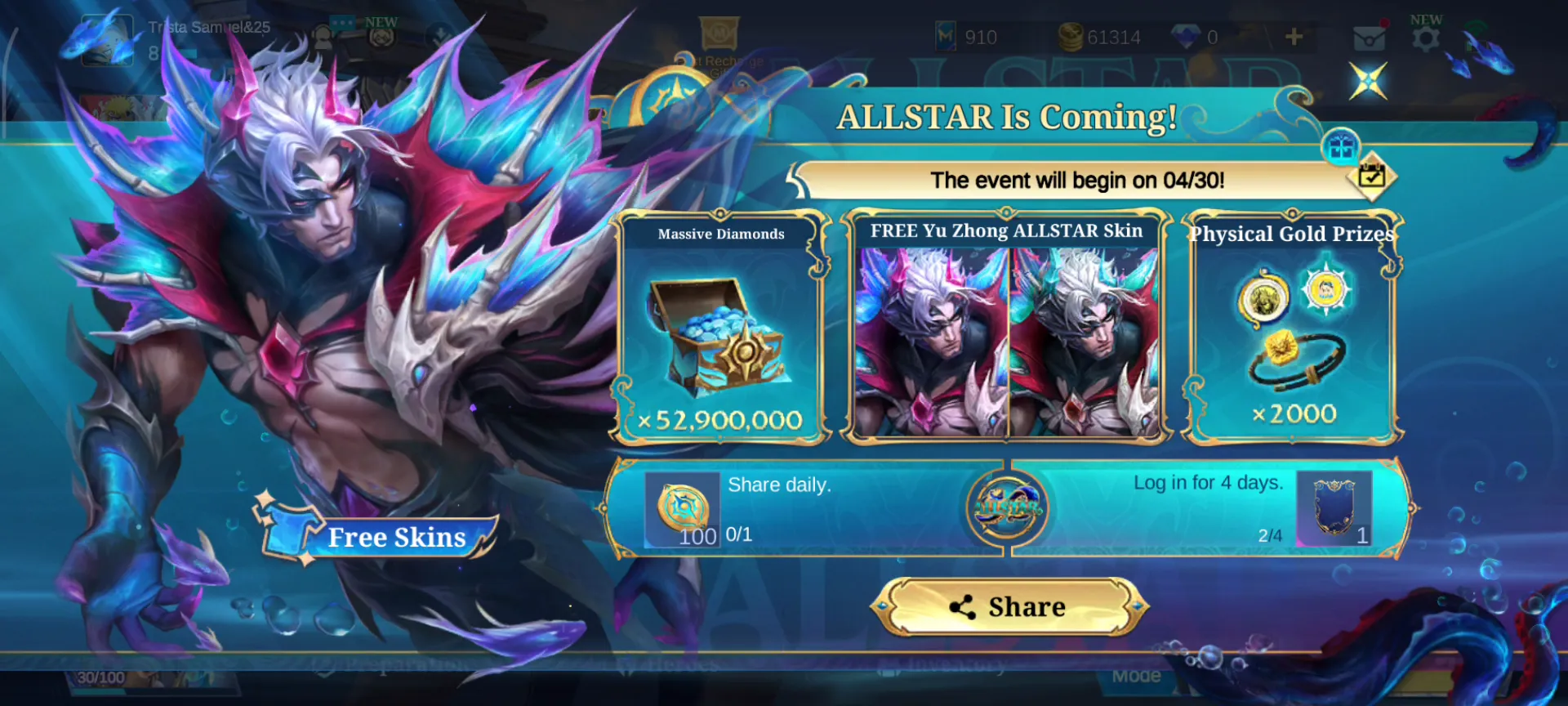Click the blue gift box icon

[1341, 148]
